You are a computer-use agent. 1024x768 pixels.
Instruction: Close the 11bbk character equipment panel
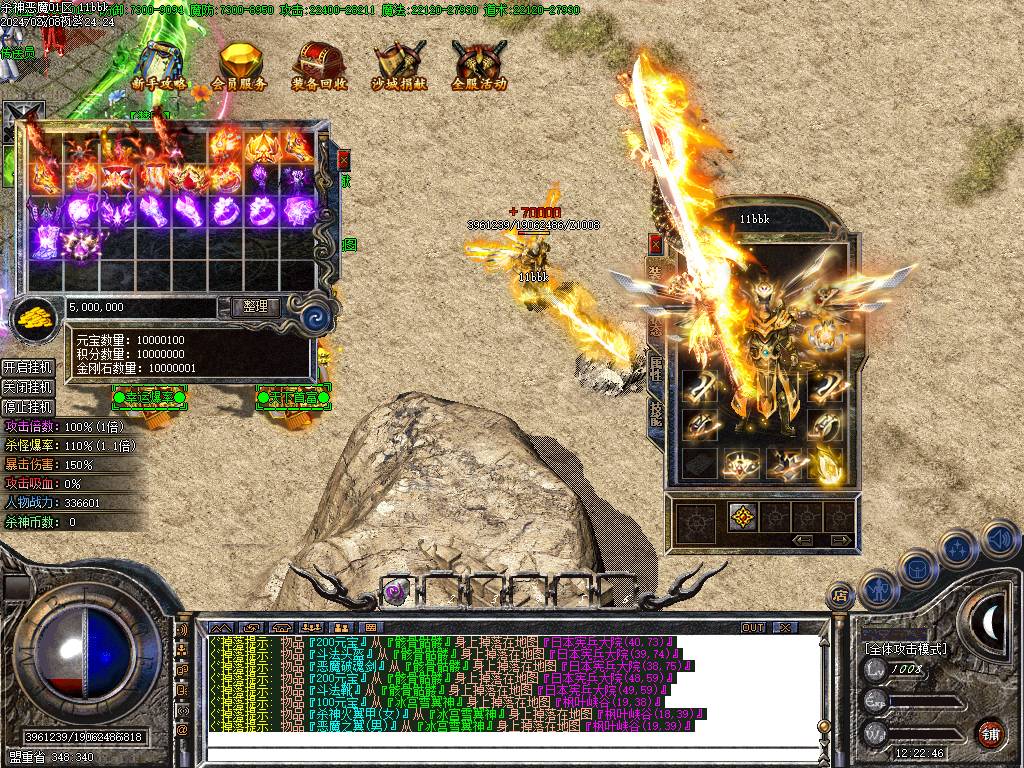pos(655,243)
